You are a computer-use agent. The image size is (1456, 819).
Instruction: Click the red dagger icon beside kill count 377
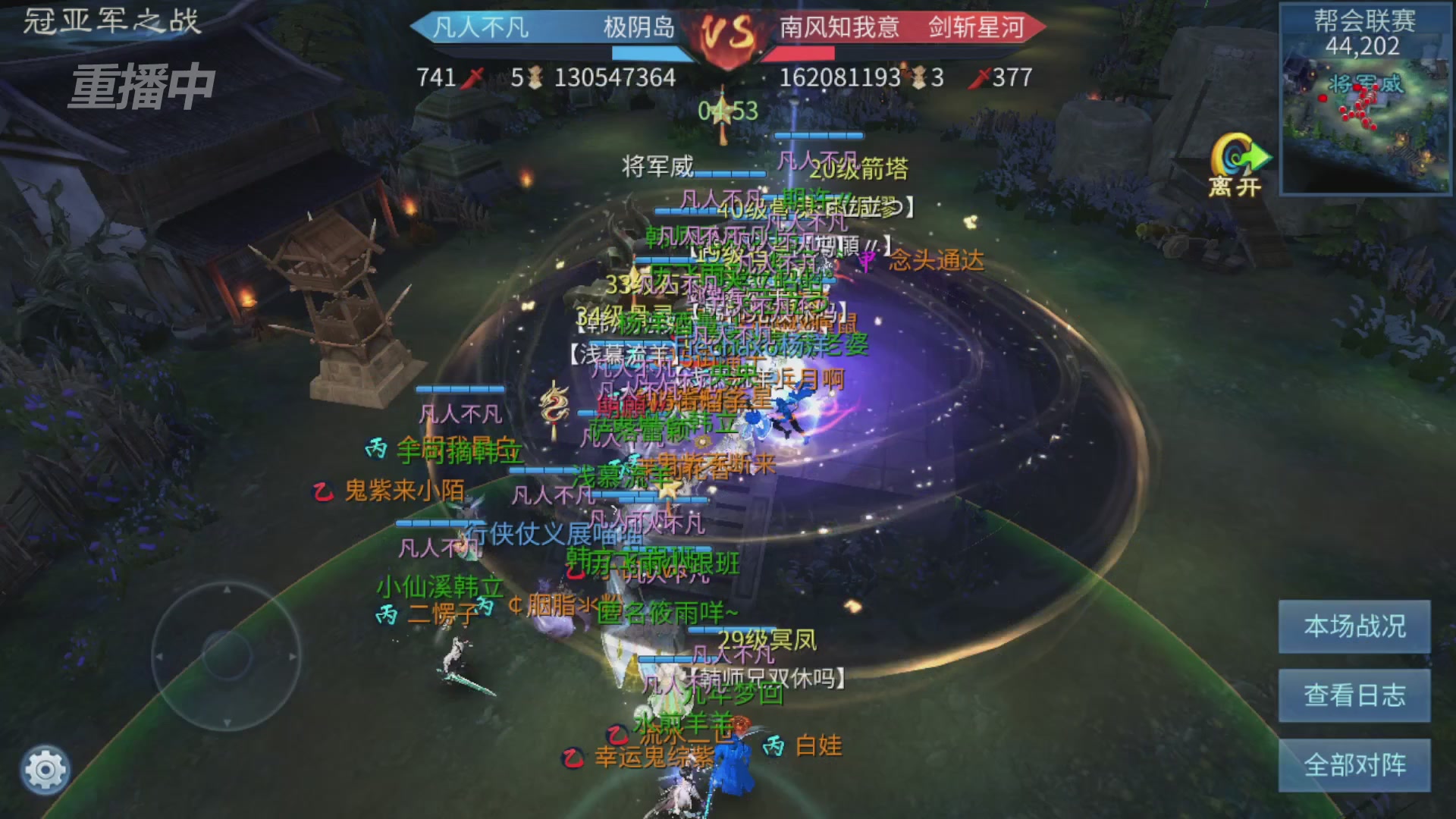click(x=980, y=77)
